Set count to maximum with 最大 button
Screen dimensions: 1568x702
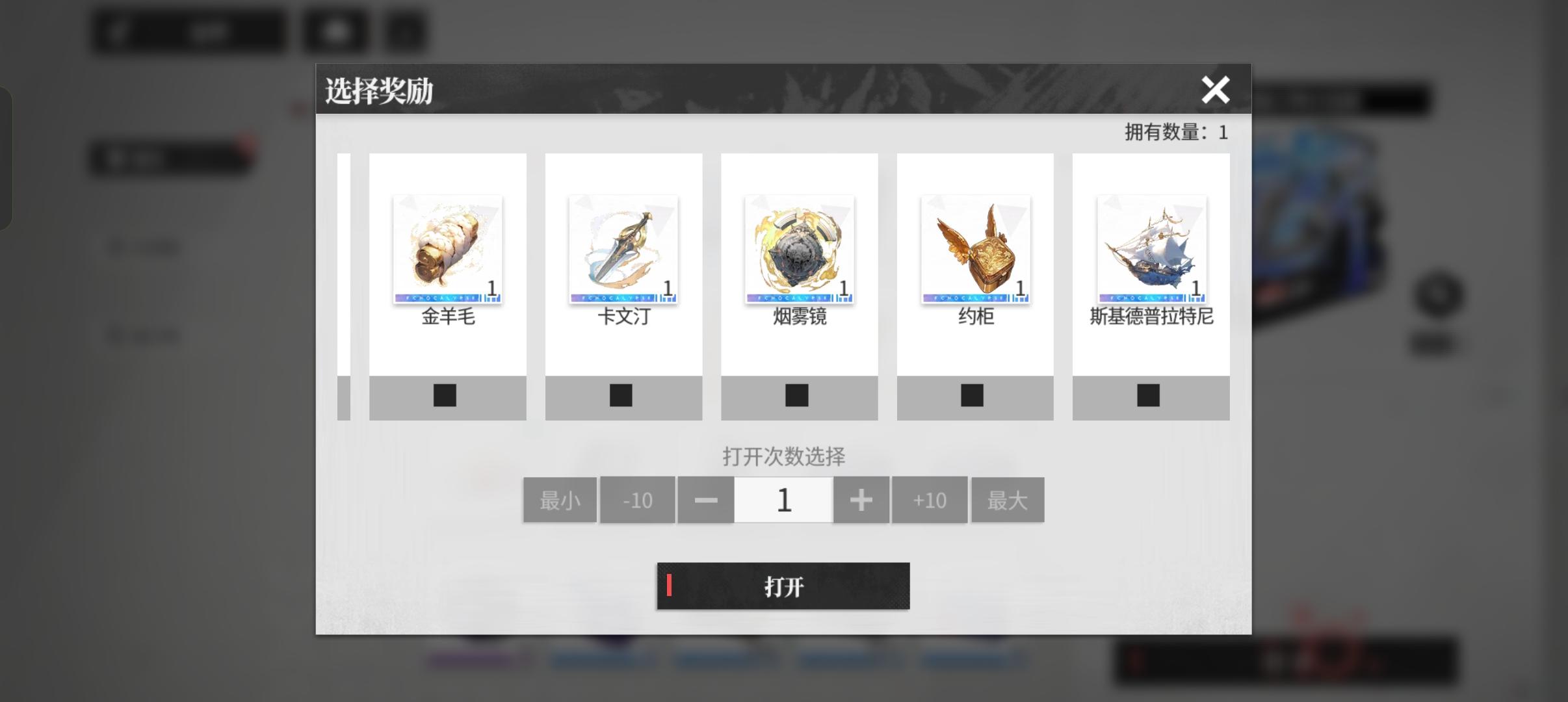click(x=1008, y=499)
